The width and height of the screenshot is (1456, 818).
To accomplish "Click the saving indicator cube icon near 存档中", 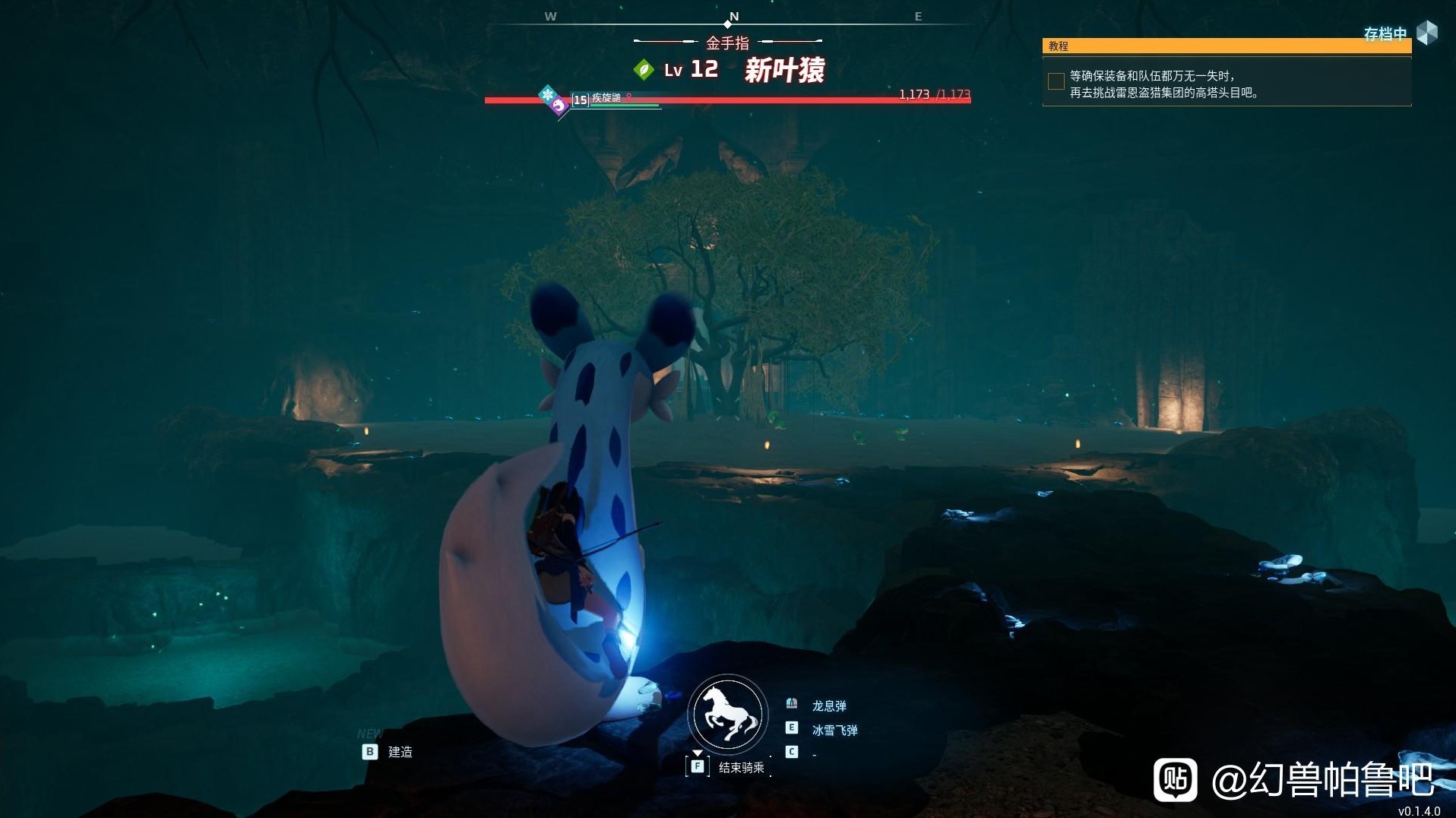I will tap(1429, 33).
